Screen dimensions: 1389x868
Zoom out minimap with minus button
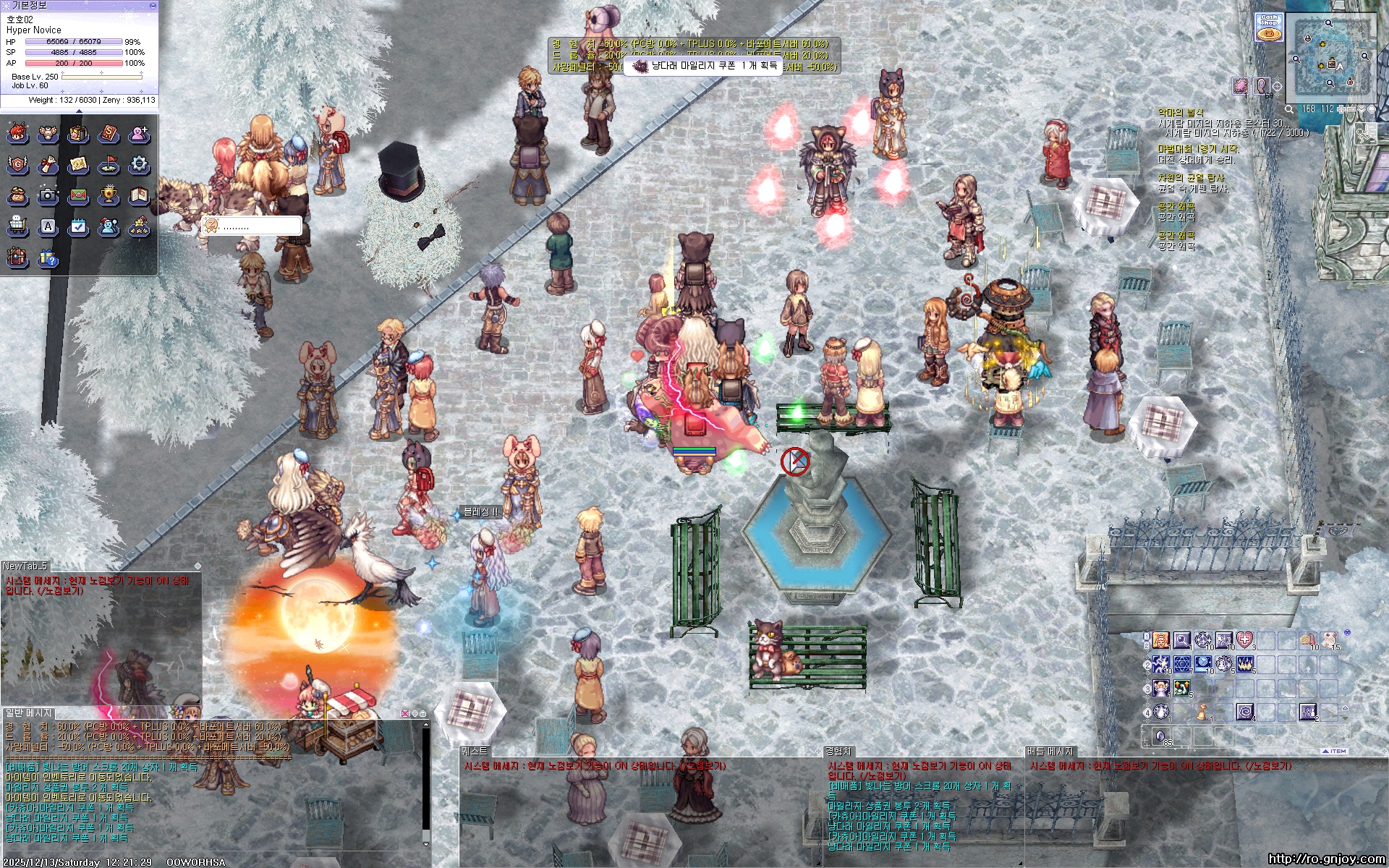tap(1352, 109)
